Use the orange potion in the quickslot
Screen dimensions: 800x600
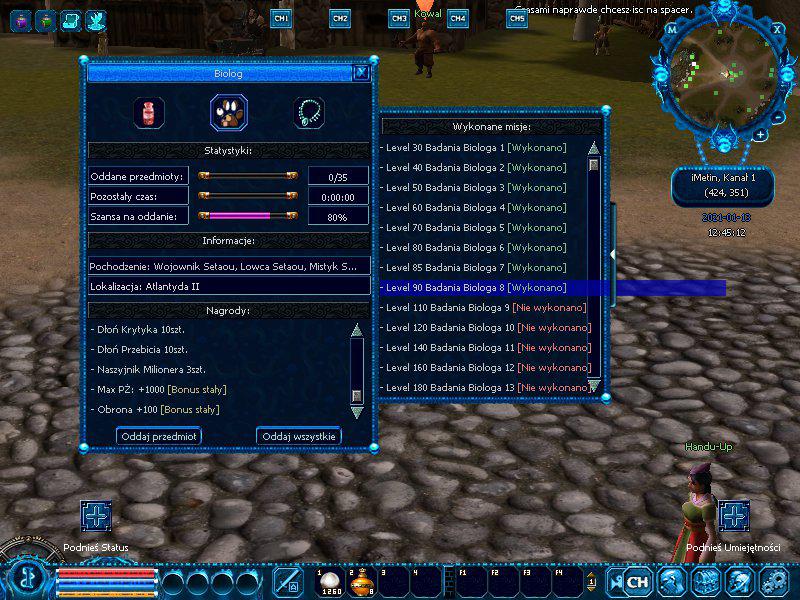(x=361, y=581)
